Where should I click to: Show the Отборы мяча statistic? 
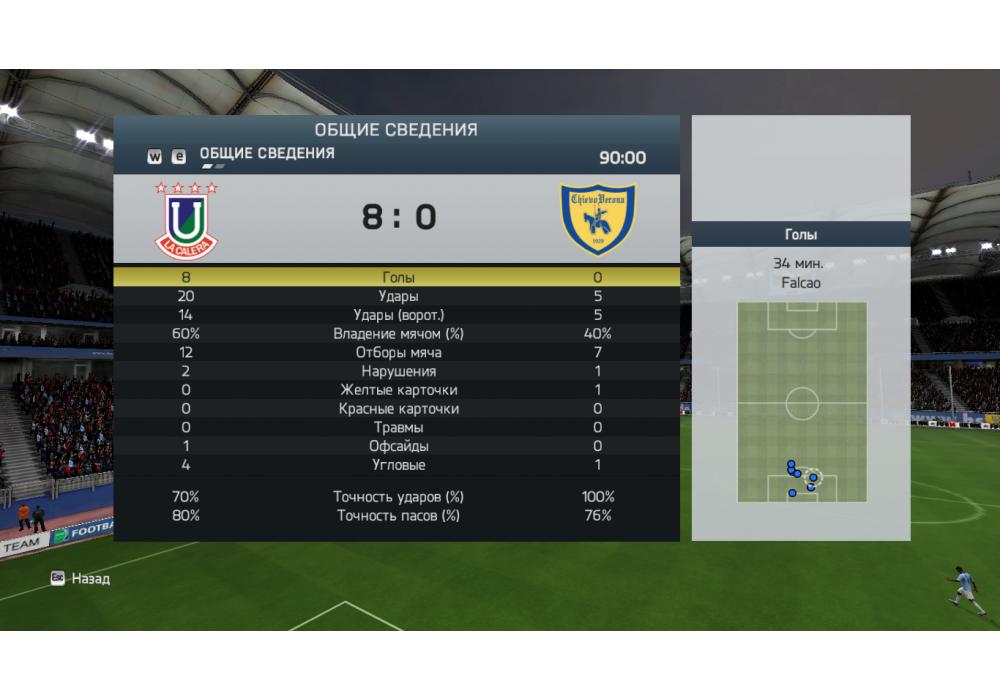(398, 353)
